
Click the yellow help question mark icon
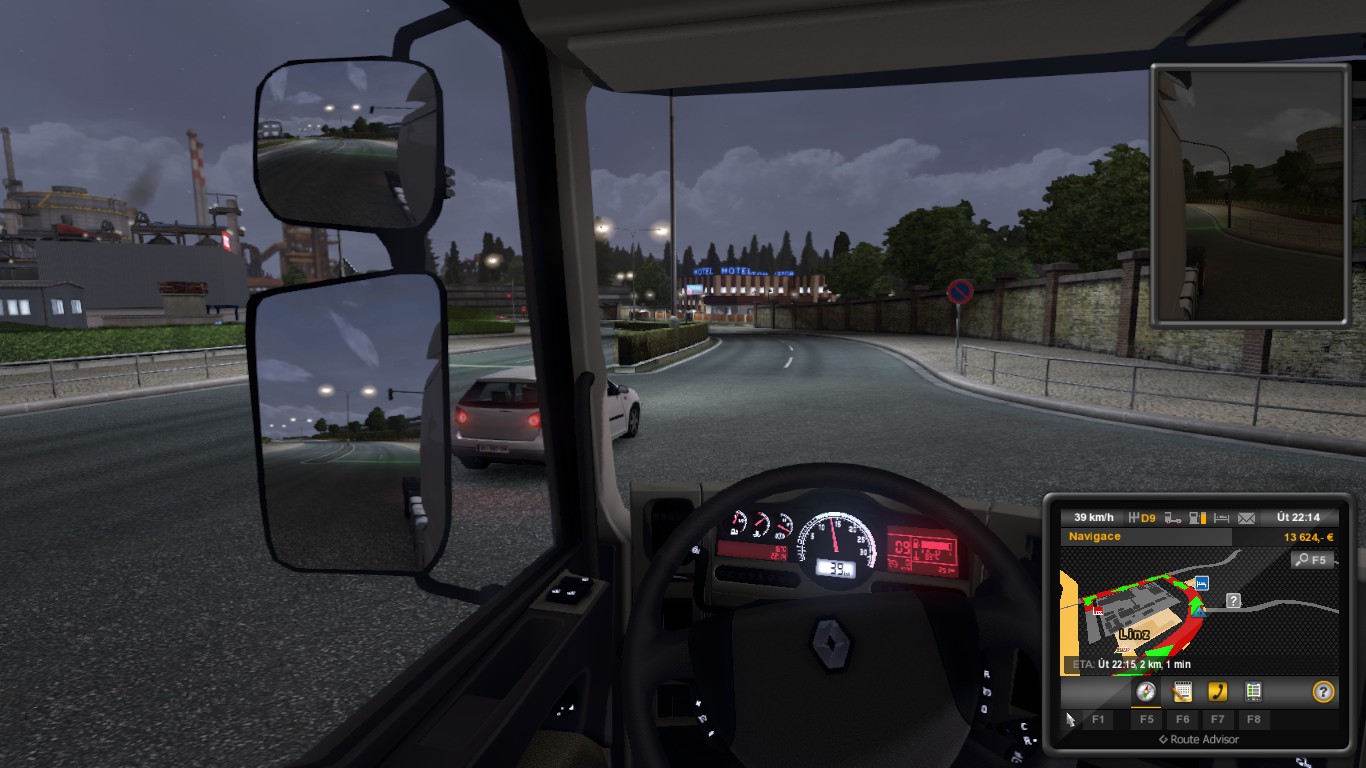pyautogui.click(x=1325, y=692)
